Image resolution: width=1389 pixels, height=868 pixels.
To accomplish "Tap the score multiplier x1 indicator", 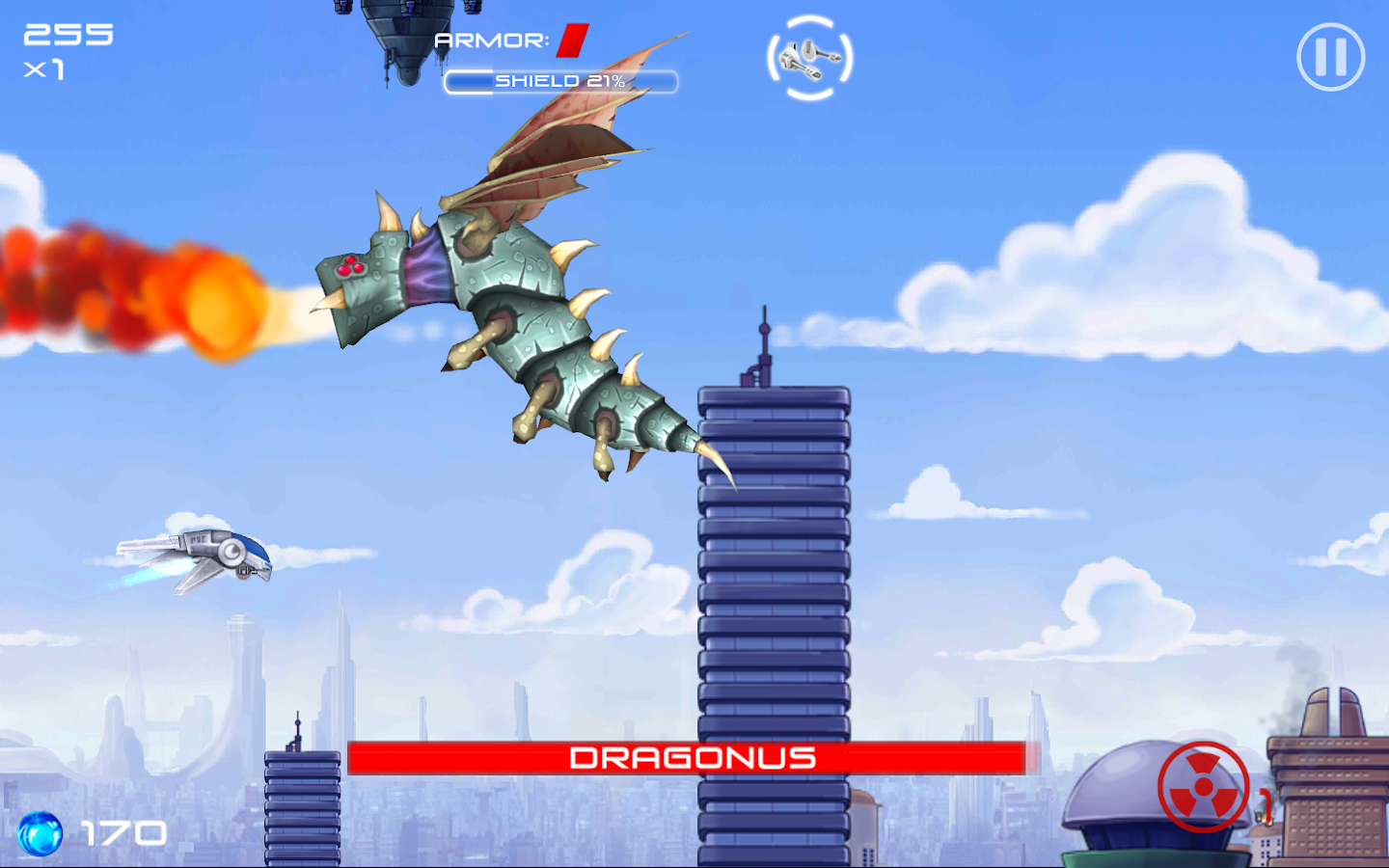I will coord(45,69).
